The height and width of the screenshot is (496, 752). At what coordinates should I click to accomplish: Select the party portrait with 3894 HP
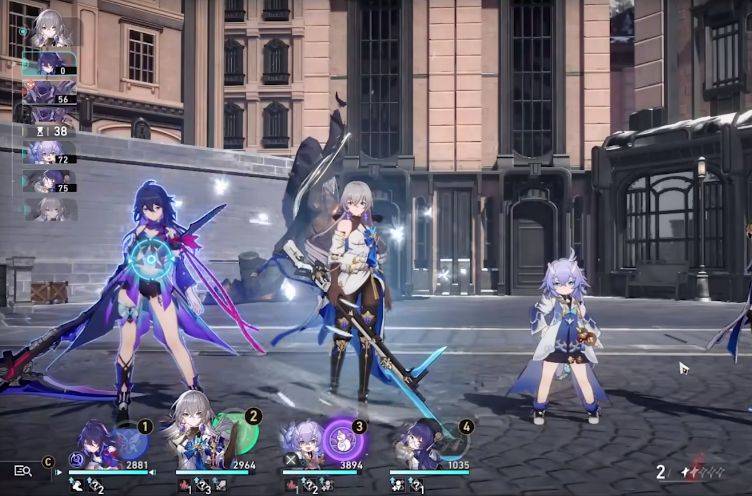pyautogui.click(x=302, y=445)
